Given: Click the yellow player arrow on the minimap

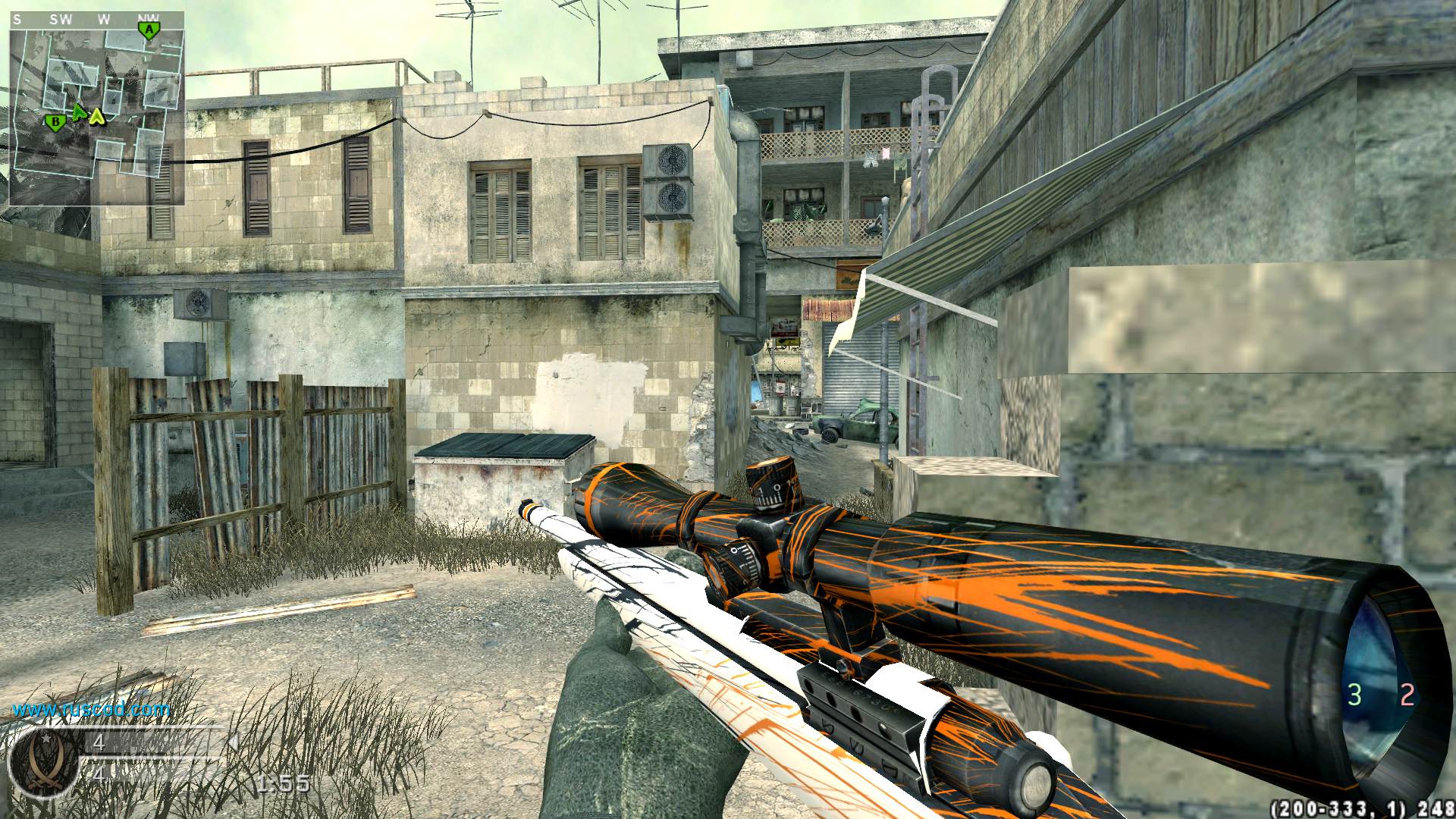Looking at the screenshot, I should click(x=97, y=117).
